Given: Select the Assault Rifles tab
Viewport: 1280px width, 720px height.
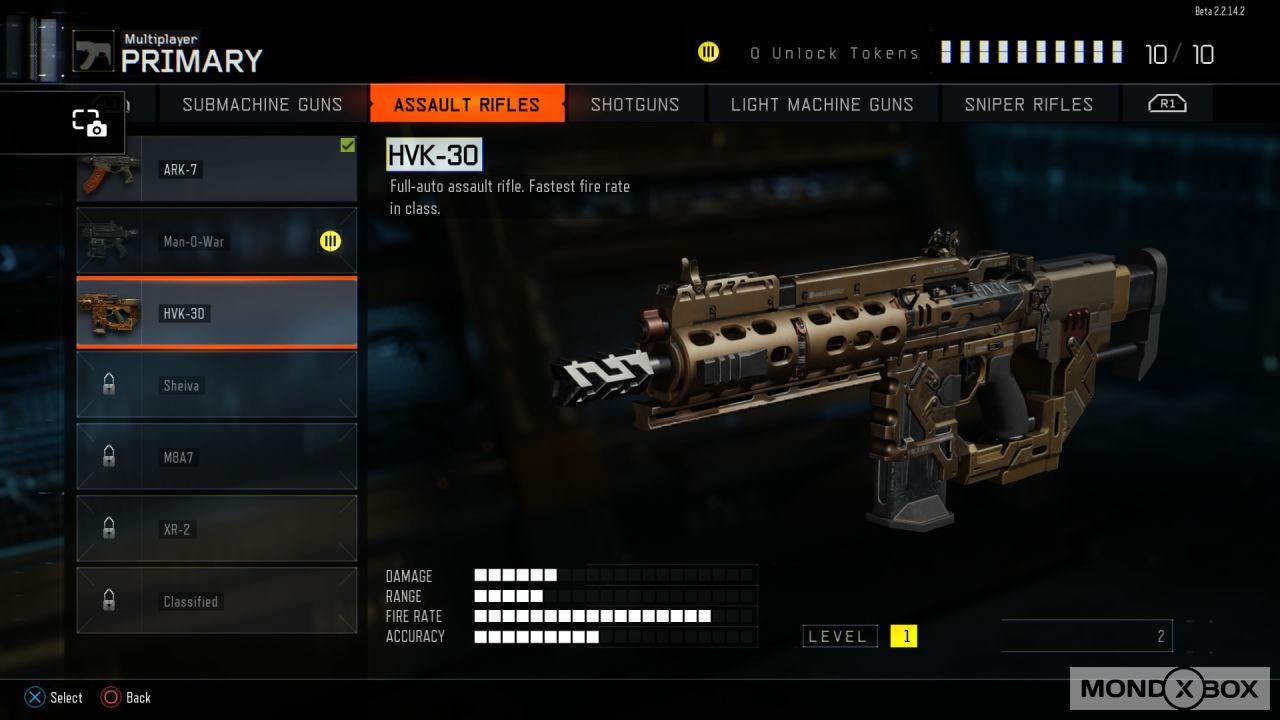Looking at the screenshot, I should (467, 104).
